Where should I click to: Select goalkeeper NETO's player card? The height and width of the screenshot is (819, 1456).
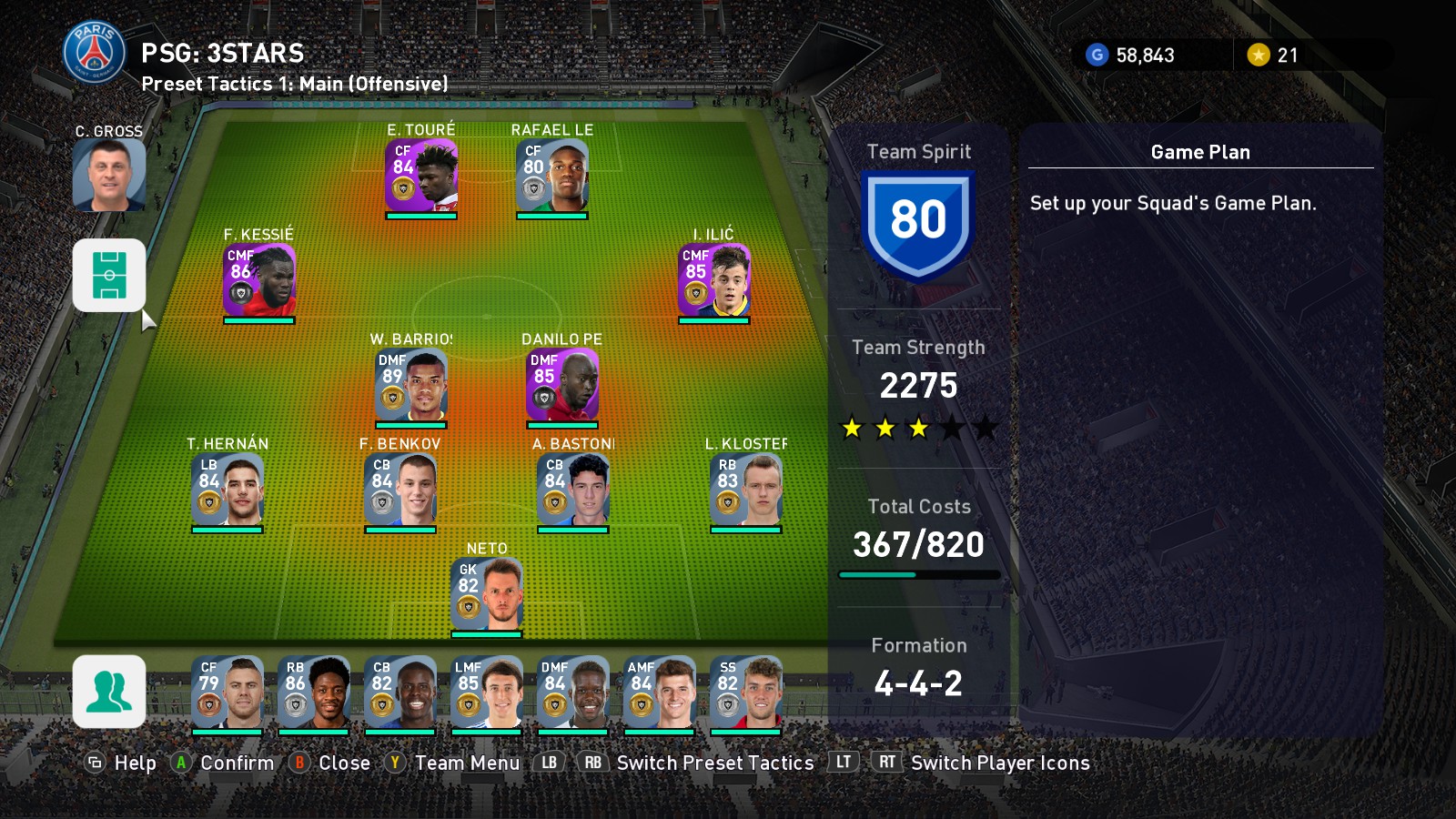click(489, 590)
